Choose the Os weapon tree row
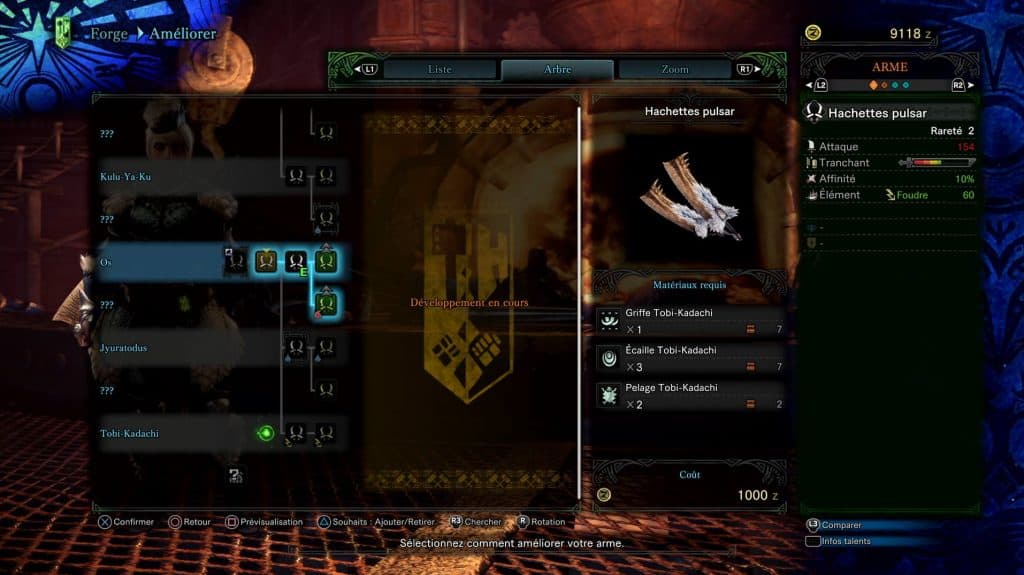1024x575 pixels. 105,262
